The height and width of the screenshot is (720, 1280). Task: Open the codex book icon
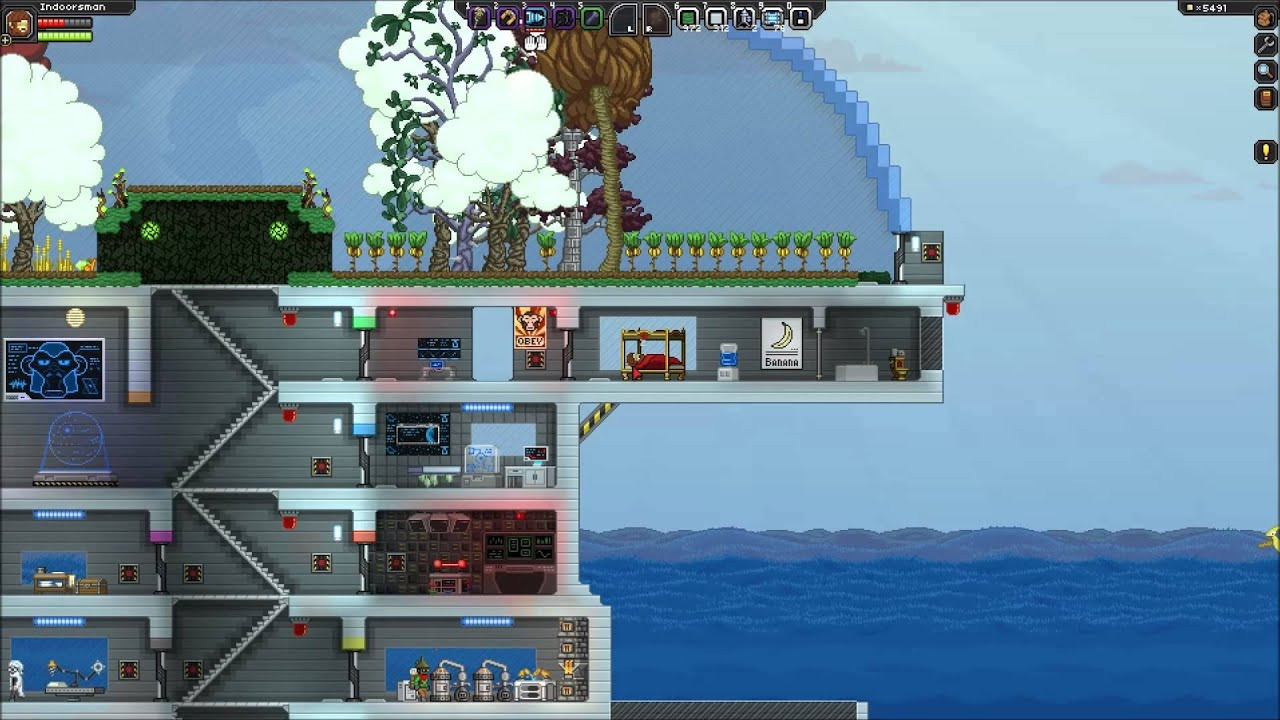[1265, 98]
